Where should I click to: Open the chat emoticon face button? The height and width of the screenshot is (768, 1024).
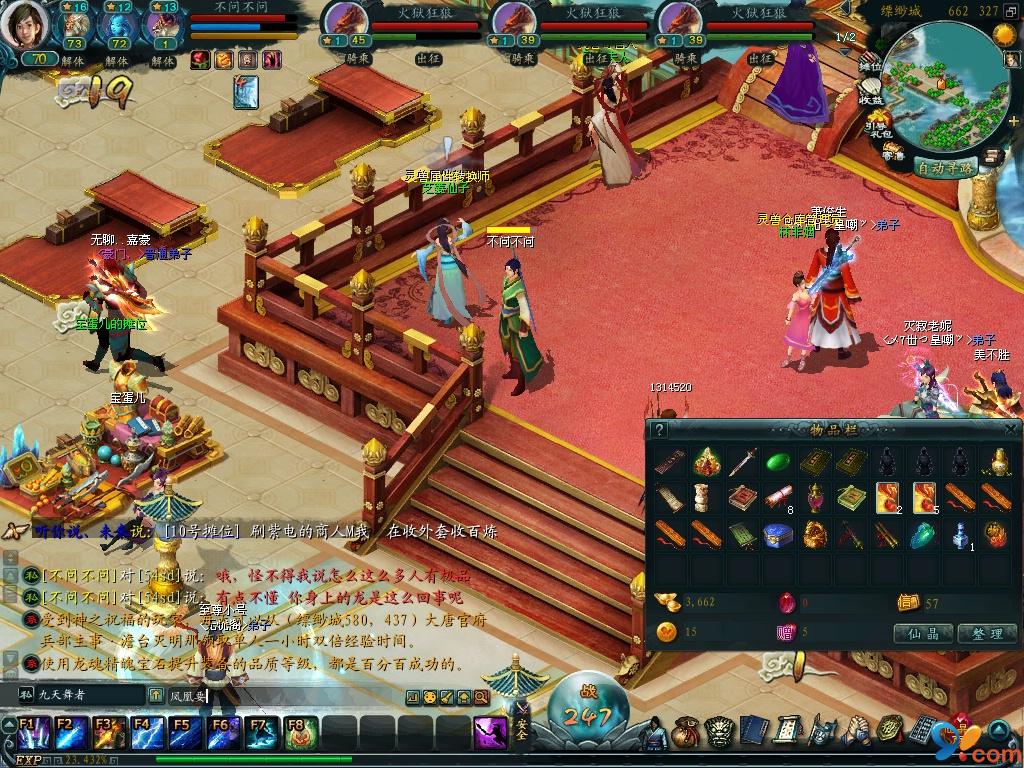429,697
